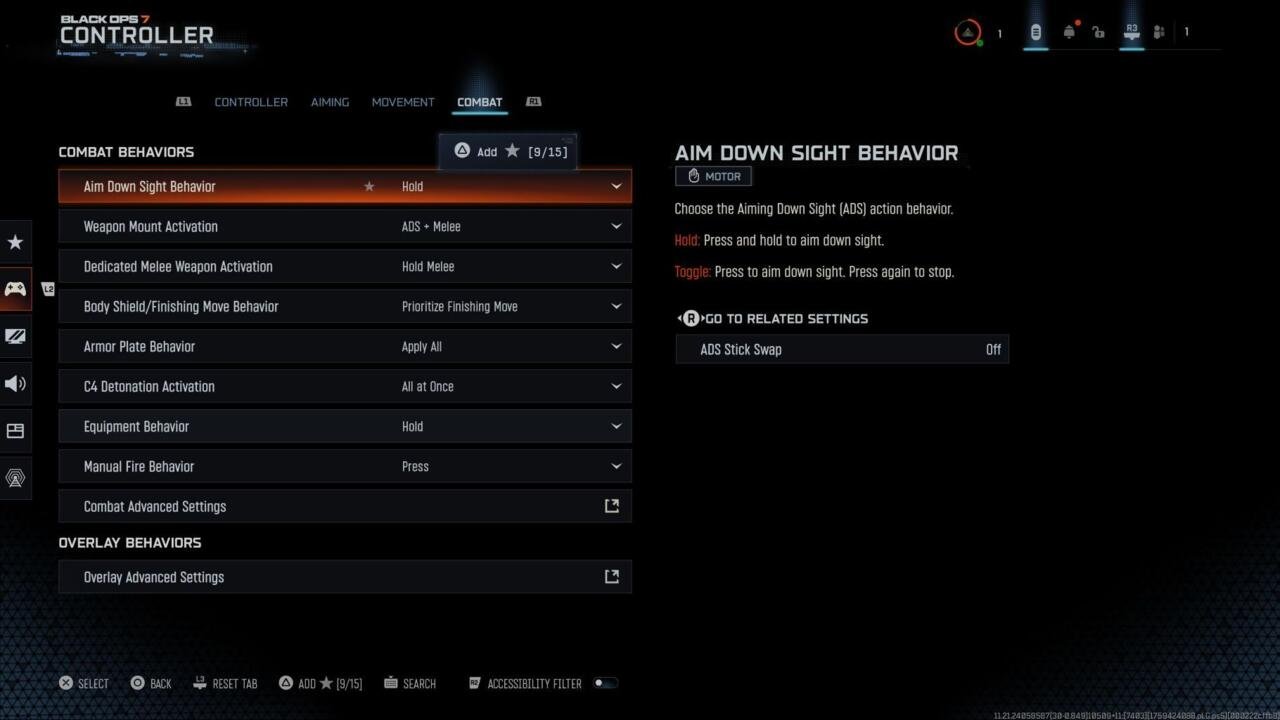
Task: Open Combat Advanced Settings
Action: point(345,506)
